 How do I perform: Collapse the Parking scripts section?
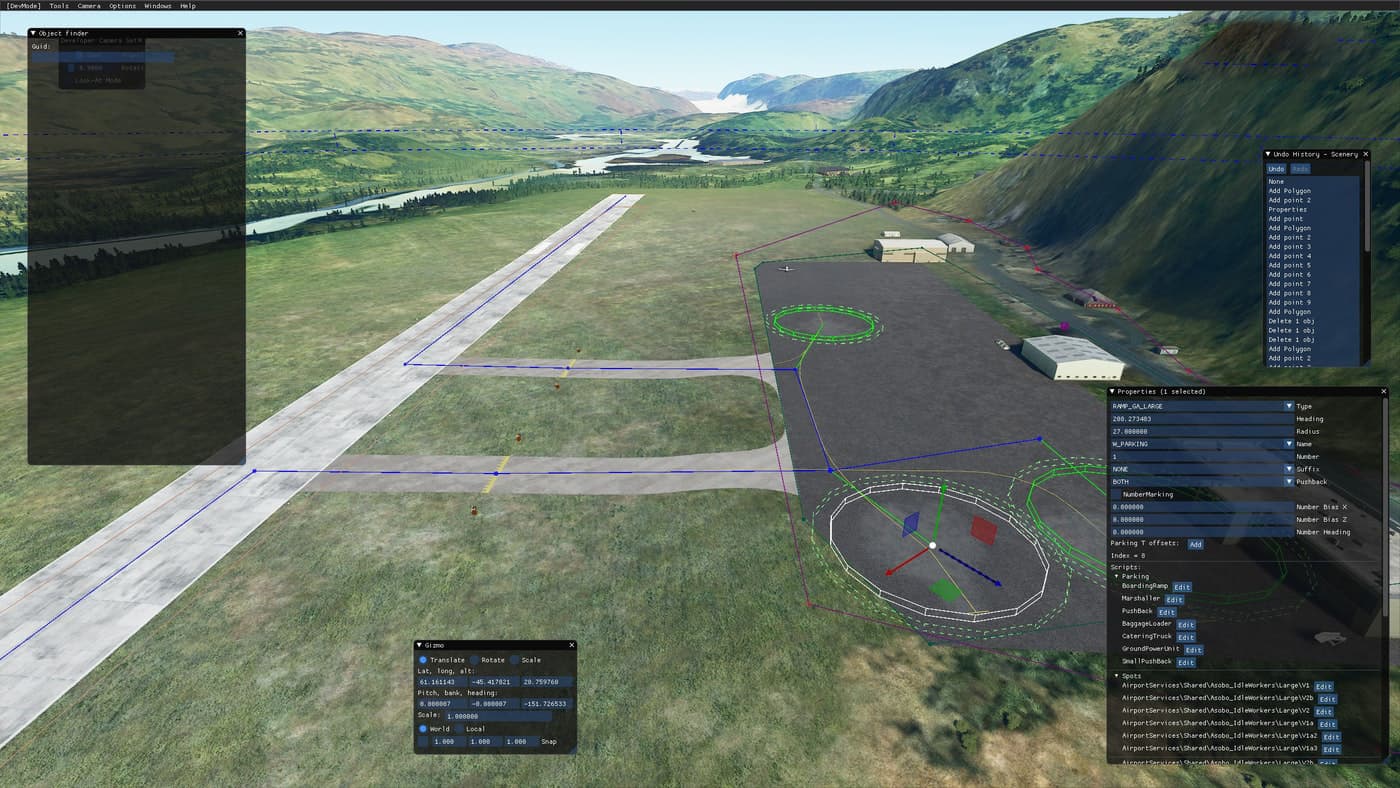coord(1117,576)
